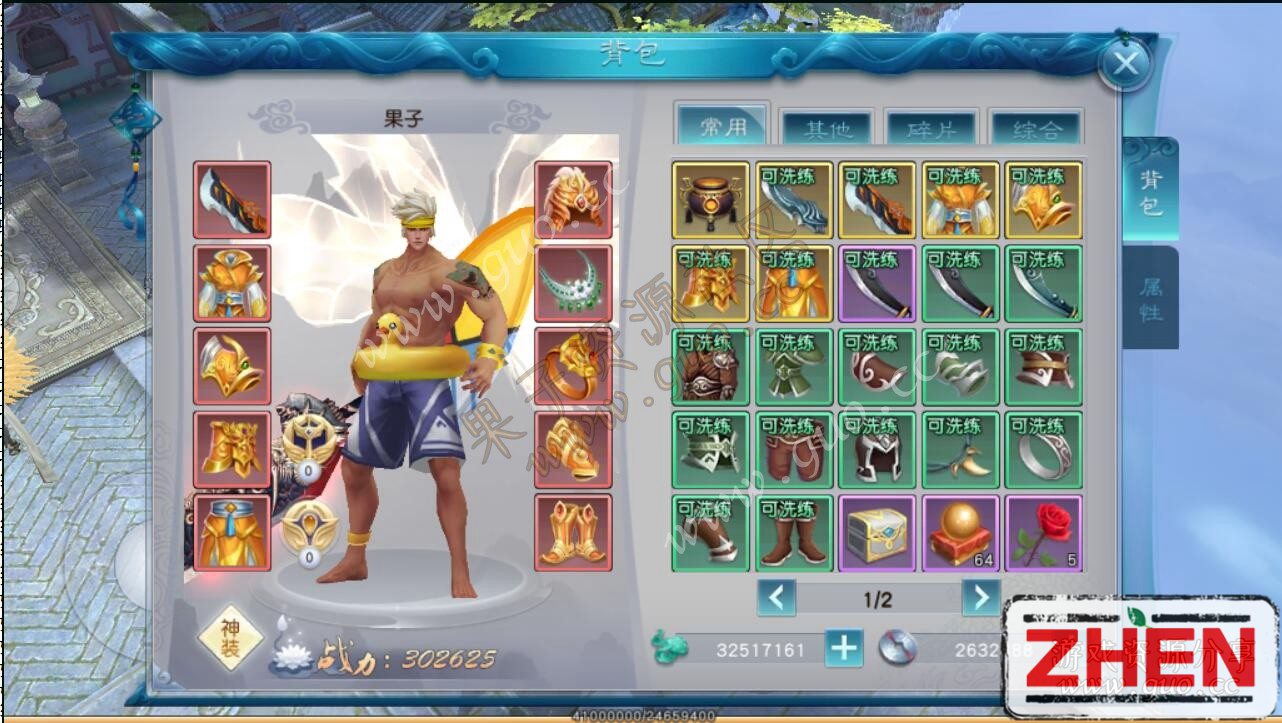Select the silver ring in inventory
This screenshot has width=1282, height=723.
1044,450
